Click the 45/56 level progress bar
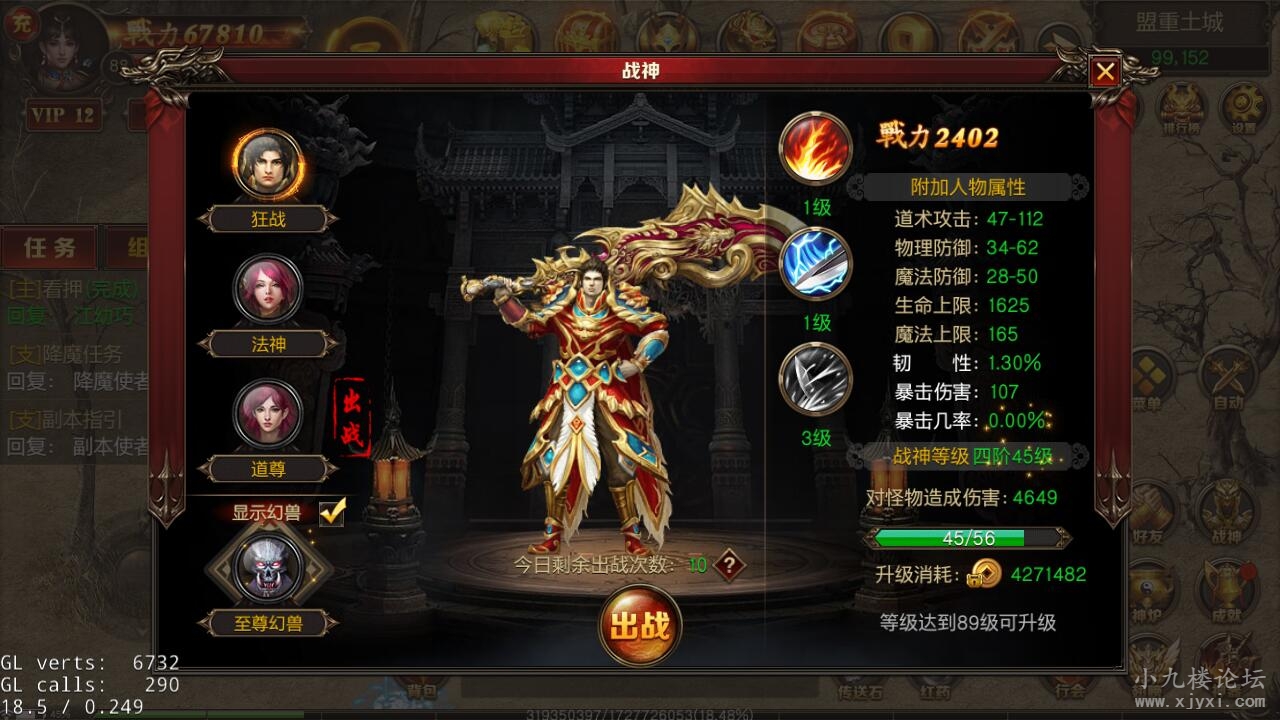Image resolution: width=1280 pixels, height=720 pixels. point(968,537)
